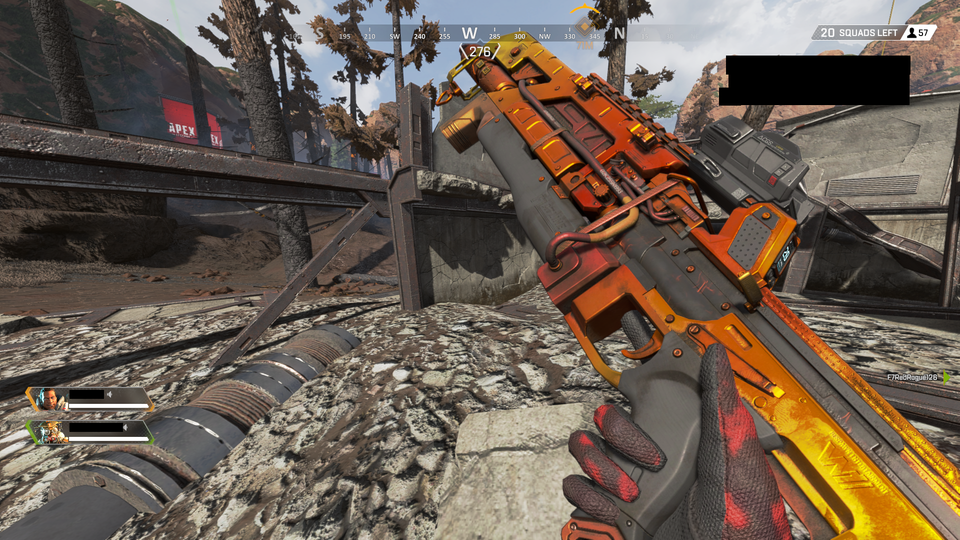Click the compass heading bar

click(x=470, y=34)
